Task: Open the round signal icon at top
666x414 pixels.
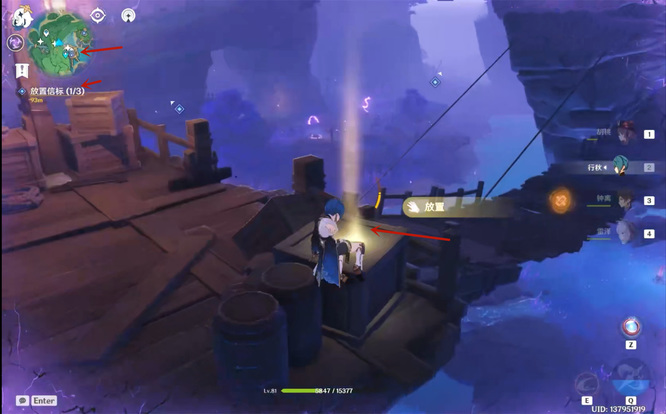Action: [128, 15]
